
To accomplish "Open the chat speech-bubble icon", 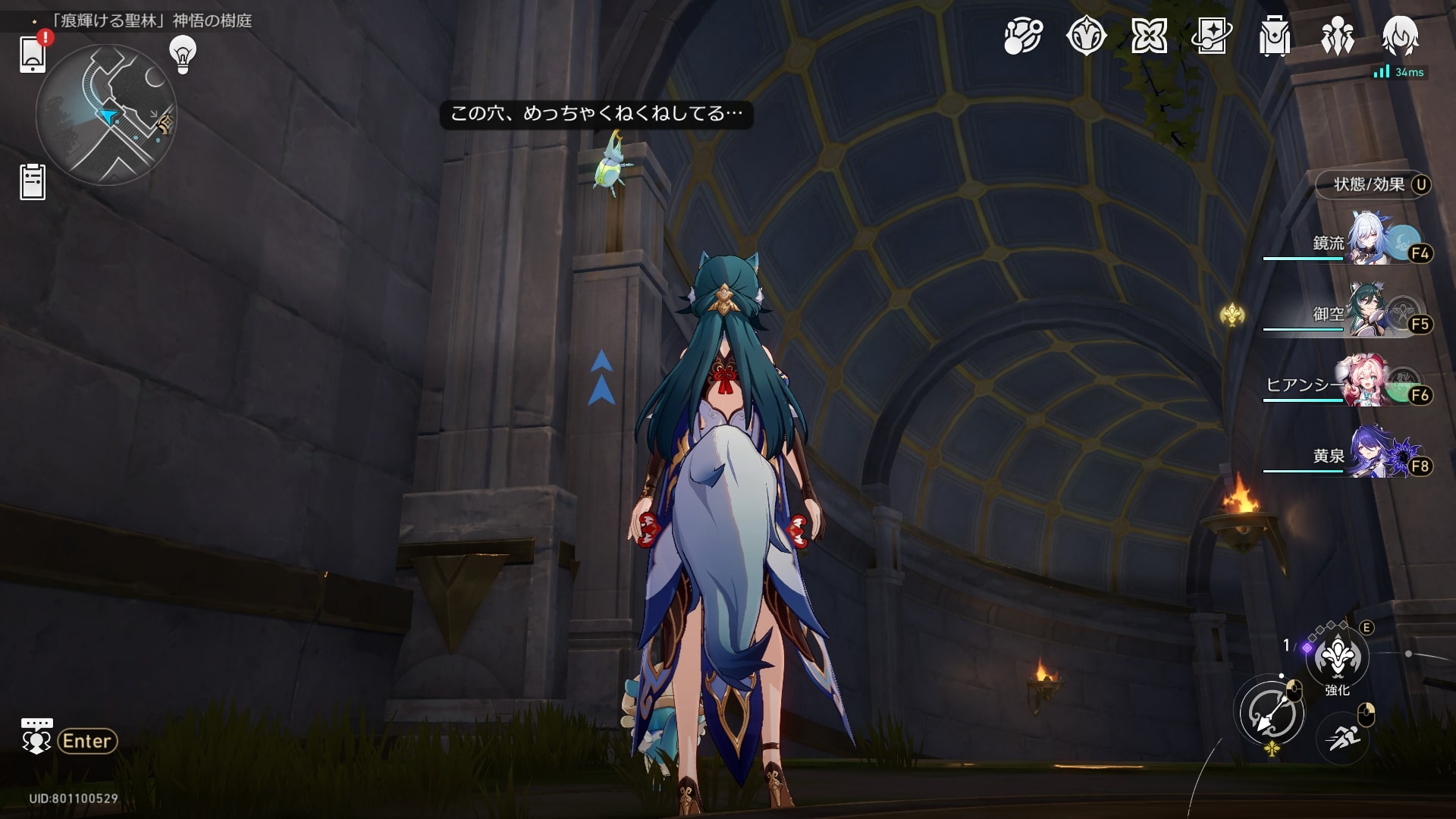I will click(x=36, y=736).
